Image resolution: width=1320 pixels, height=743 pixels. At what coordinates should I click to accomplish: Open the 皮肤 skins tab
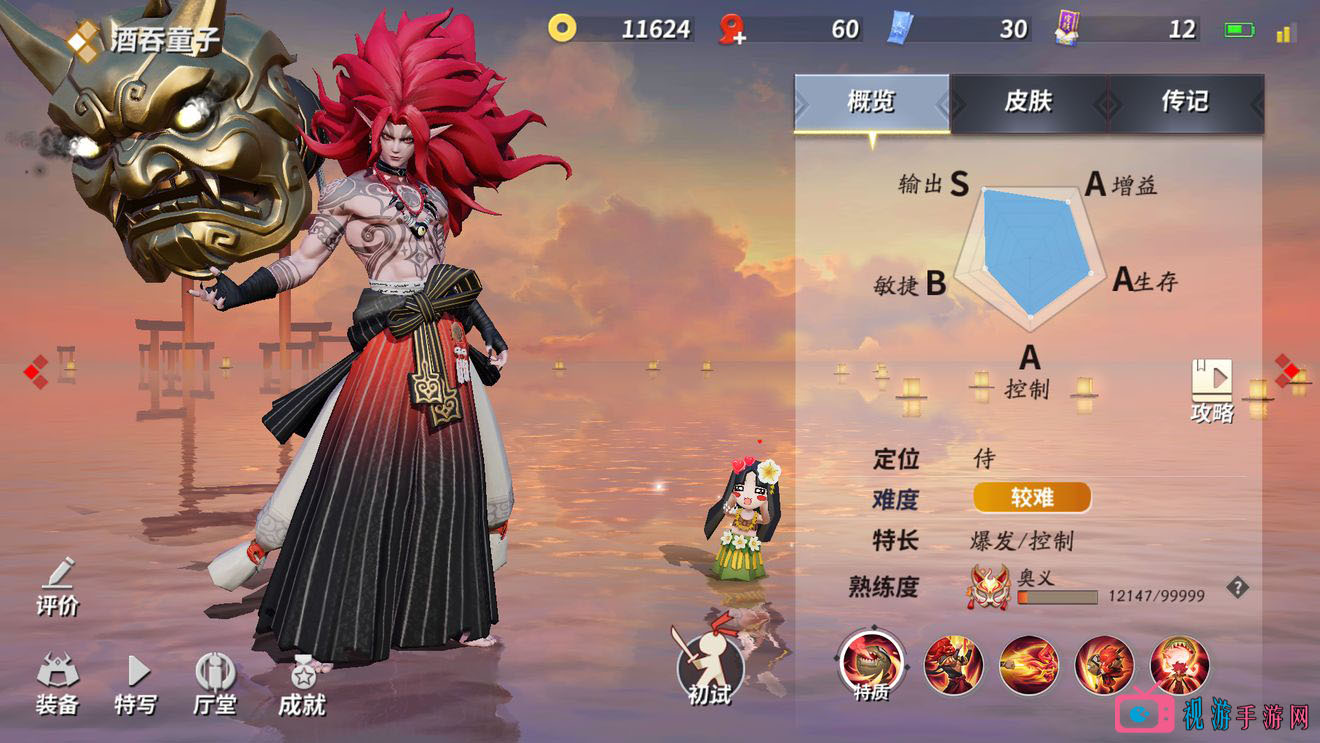1028,102
